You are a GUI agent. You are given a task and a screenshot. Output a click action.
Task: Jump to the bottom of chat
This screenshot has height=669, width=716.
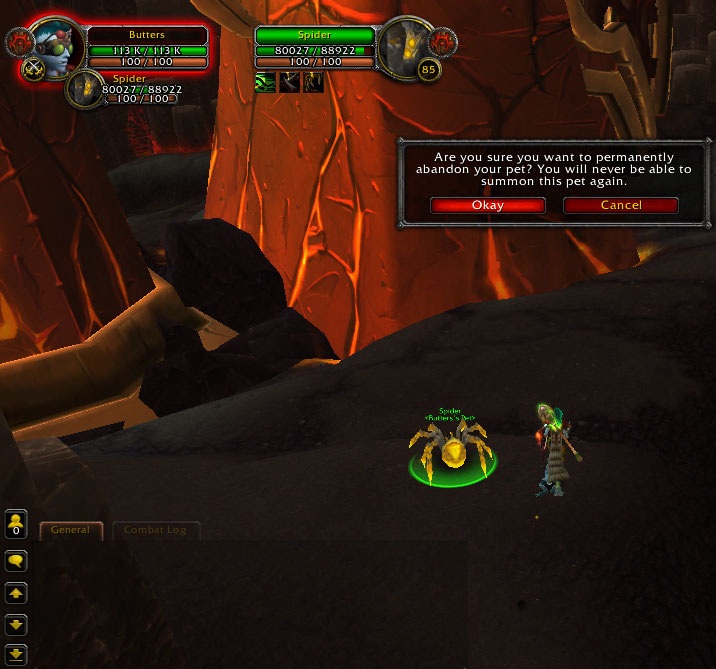point(16,655)
